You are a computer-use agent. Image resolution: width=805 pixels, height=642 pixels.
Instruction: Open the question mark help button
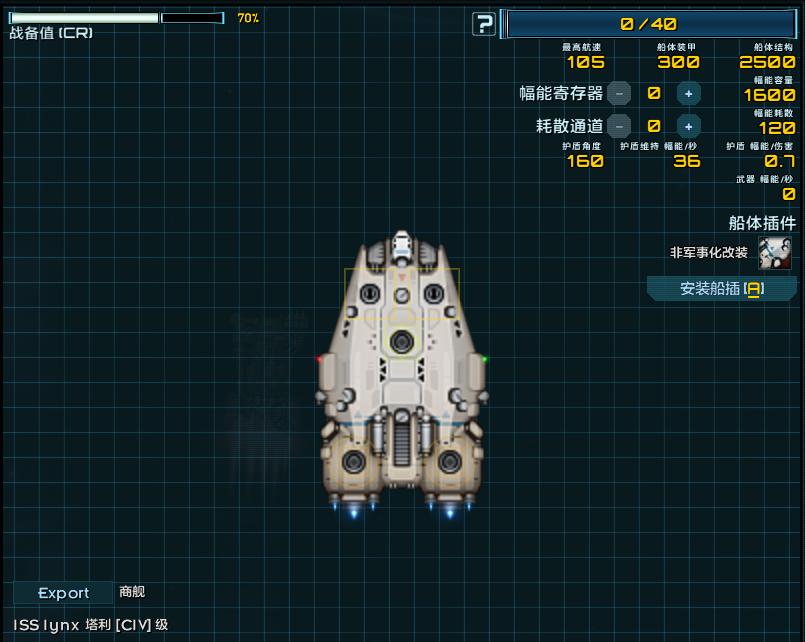coord(484,24)
